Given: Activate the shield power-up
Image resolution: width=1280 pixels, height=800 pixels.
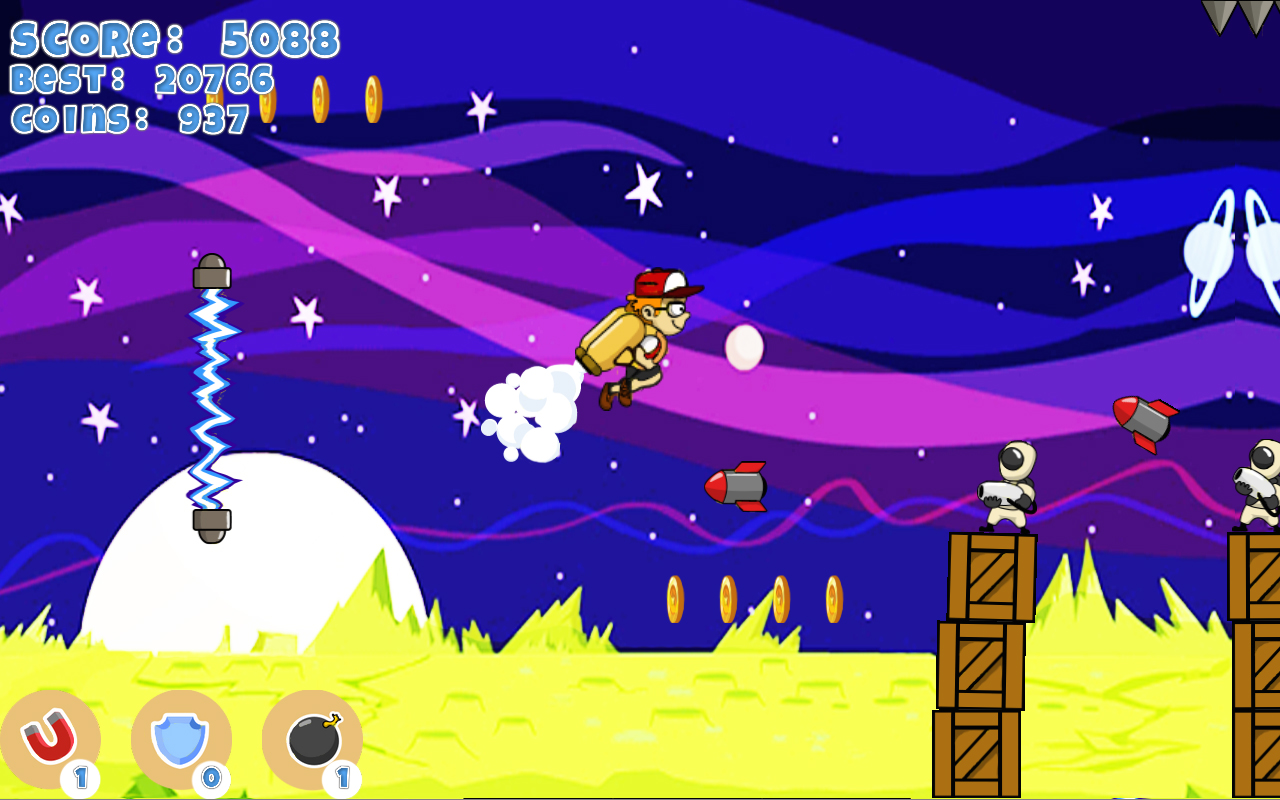Looking at the screenshot, I should [x=182, y=737].
